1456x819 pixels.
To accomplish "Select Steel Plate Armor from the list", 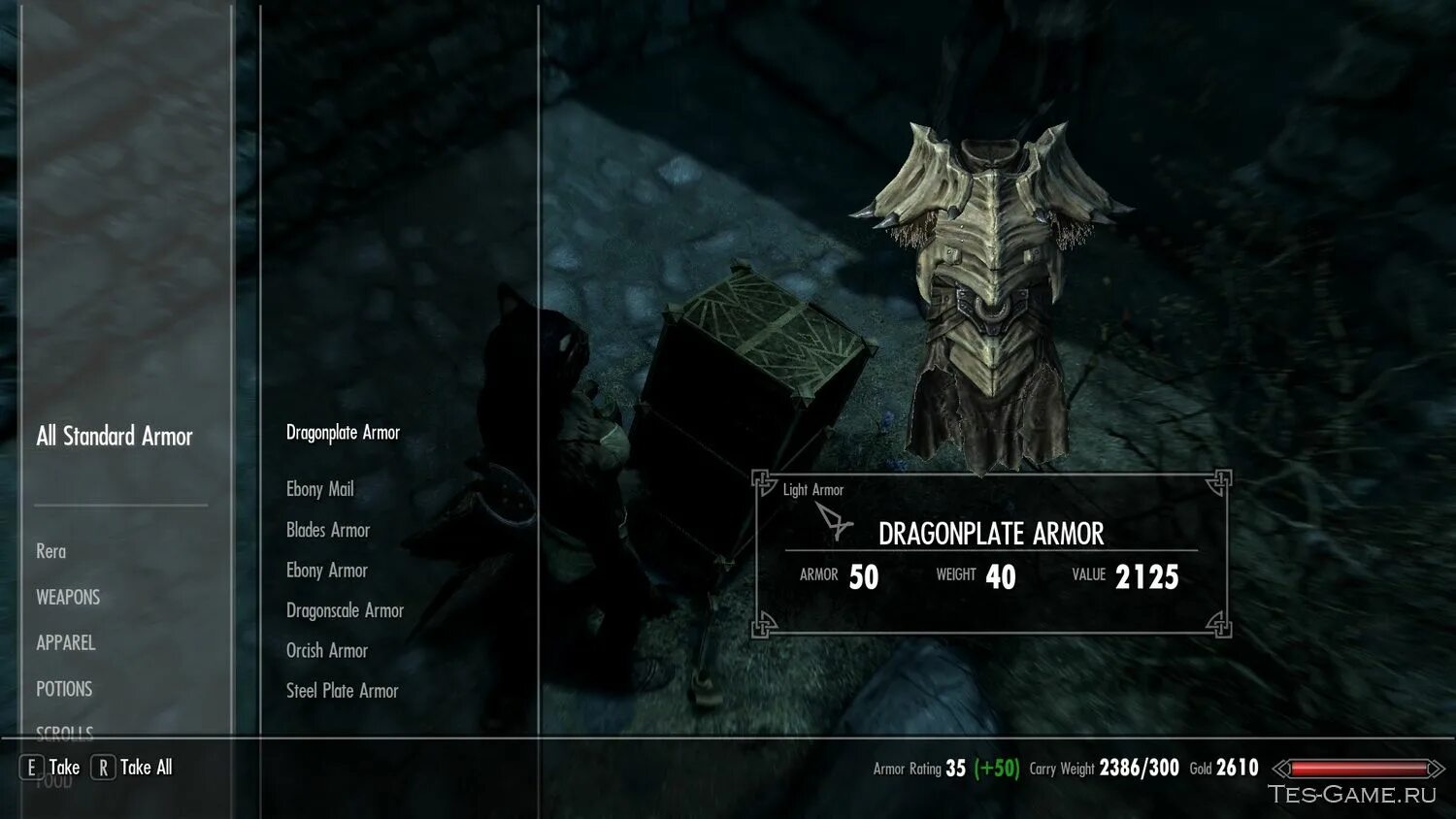I will tap(342, 691).
